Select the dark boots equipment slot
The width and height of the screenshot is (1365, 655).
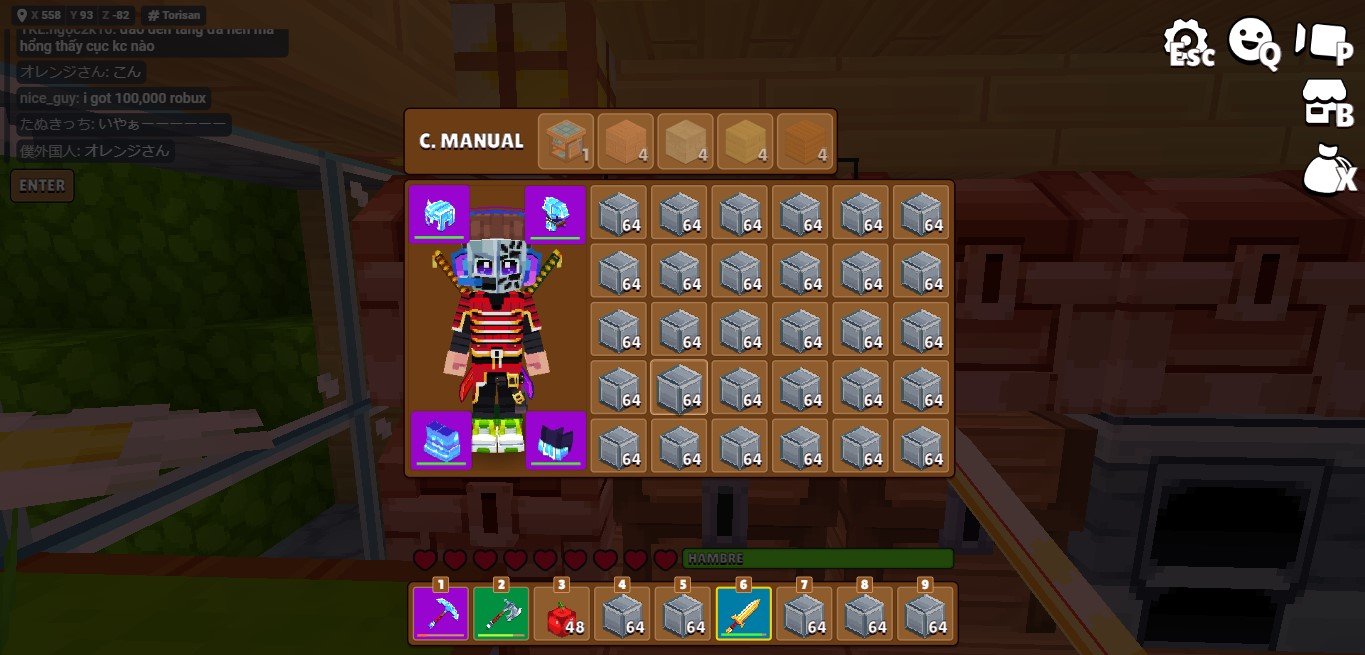tap(555, 440)
